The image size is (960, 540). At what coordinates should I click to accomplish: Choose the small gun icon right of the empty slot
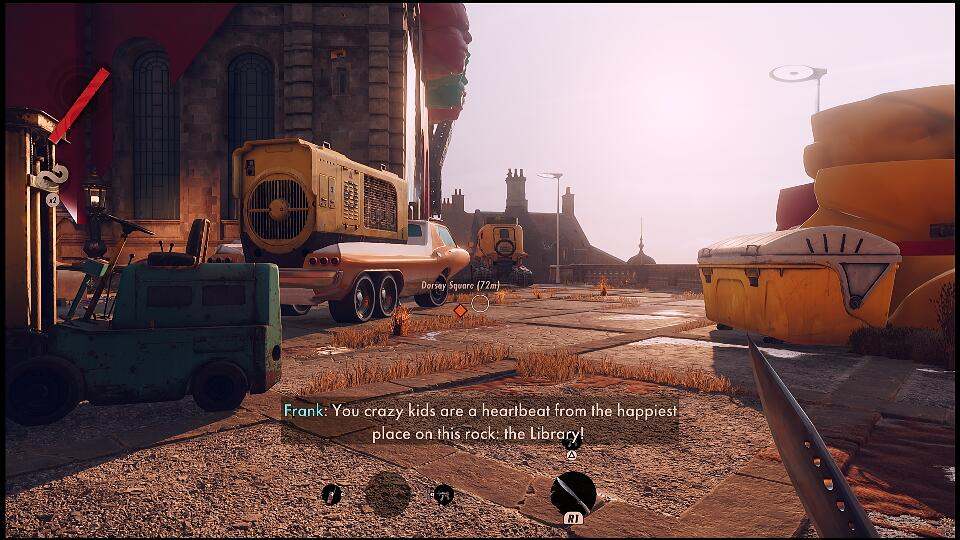pyautogui.click(x=442, y=494)
